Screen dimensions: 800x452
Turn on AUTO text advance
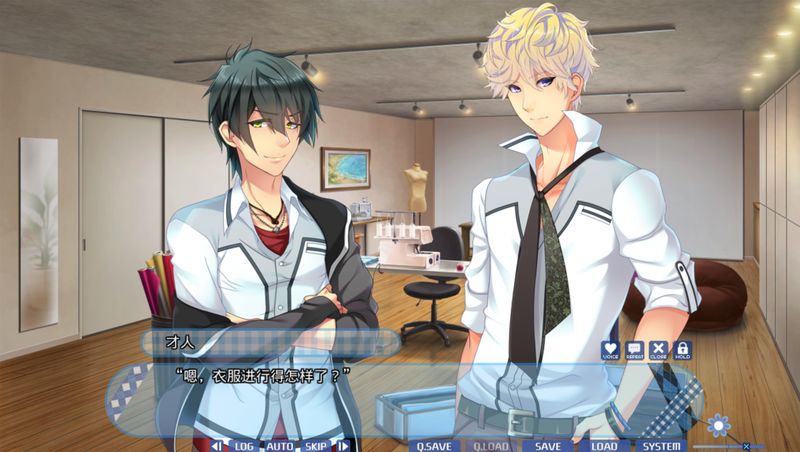pos(279,446)
